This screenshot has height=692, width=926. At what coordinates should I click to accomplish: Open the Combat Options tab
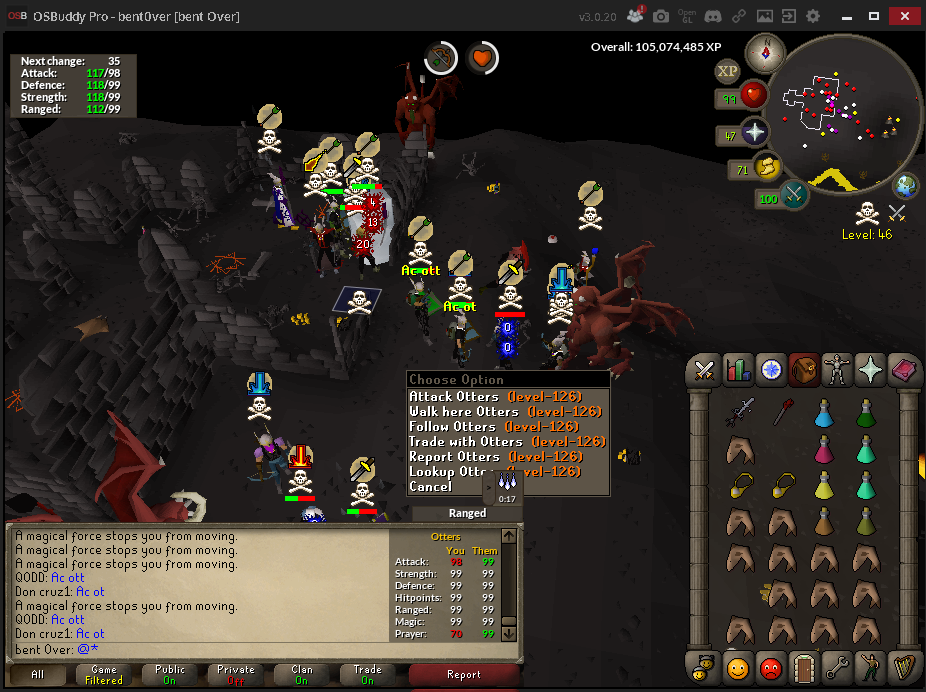pyautogui.click(x=705, y=370)
